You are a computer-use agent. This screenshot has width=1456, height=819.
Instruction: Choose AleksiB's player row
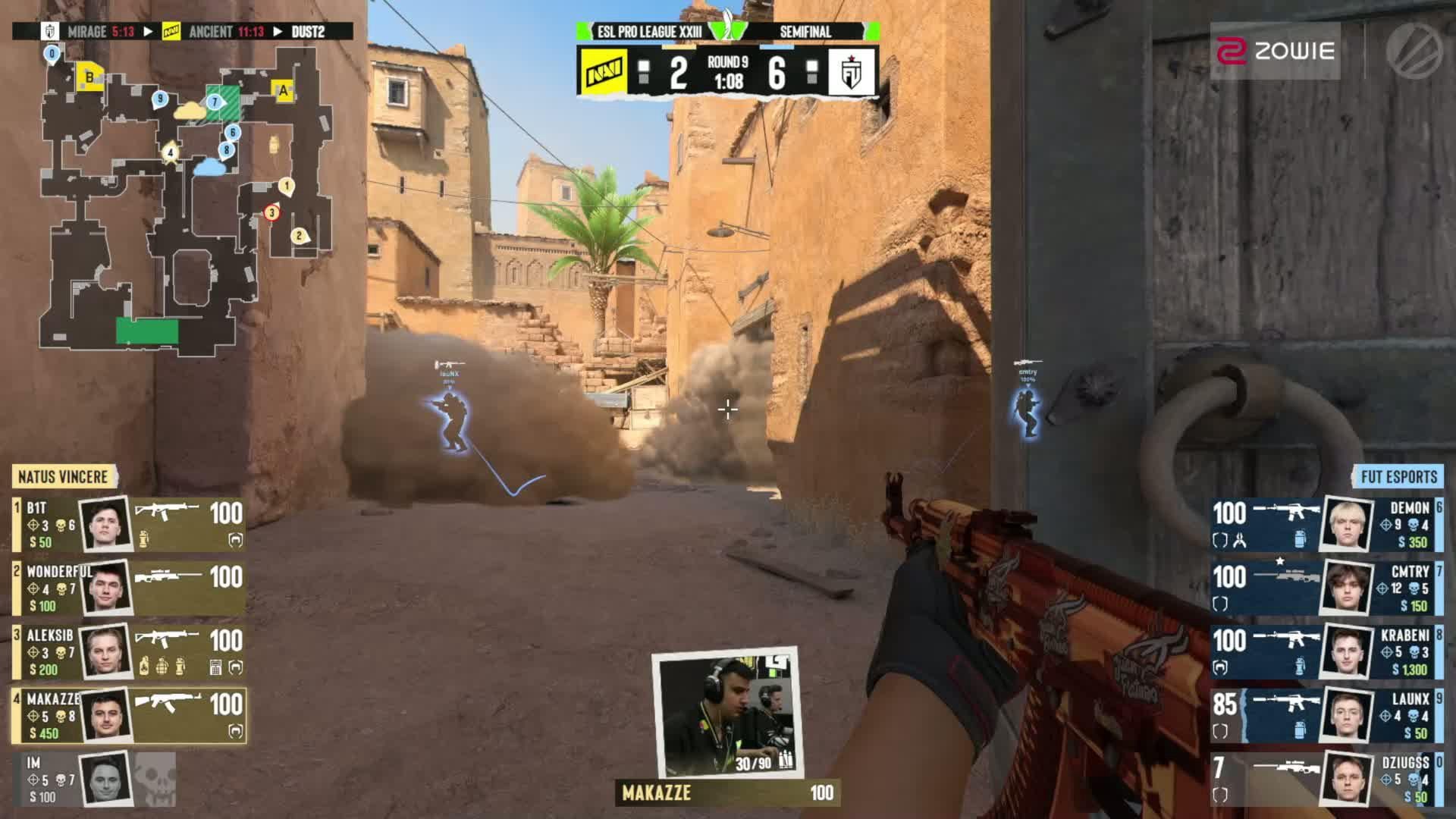coord(129,652)
